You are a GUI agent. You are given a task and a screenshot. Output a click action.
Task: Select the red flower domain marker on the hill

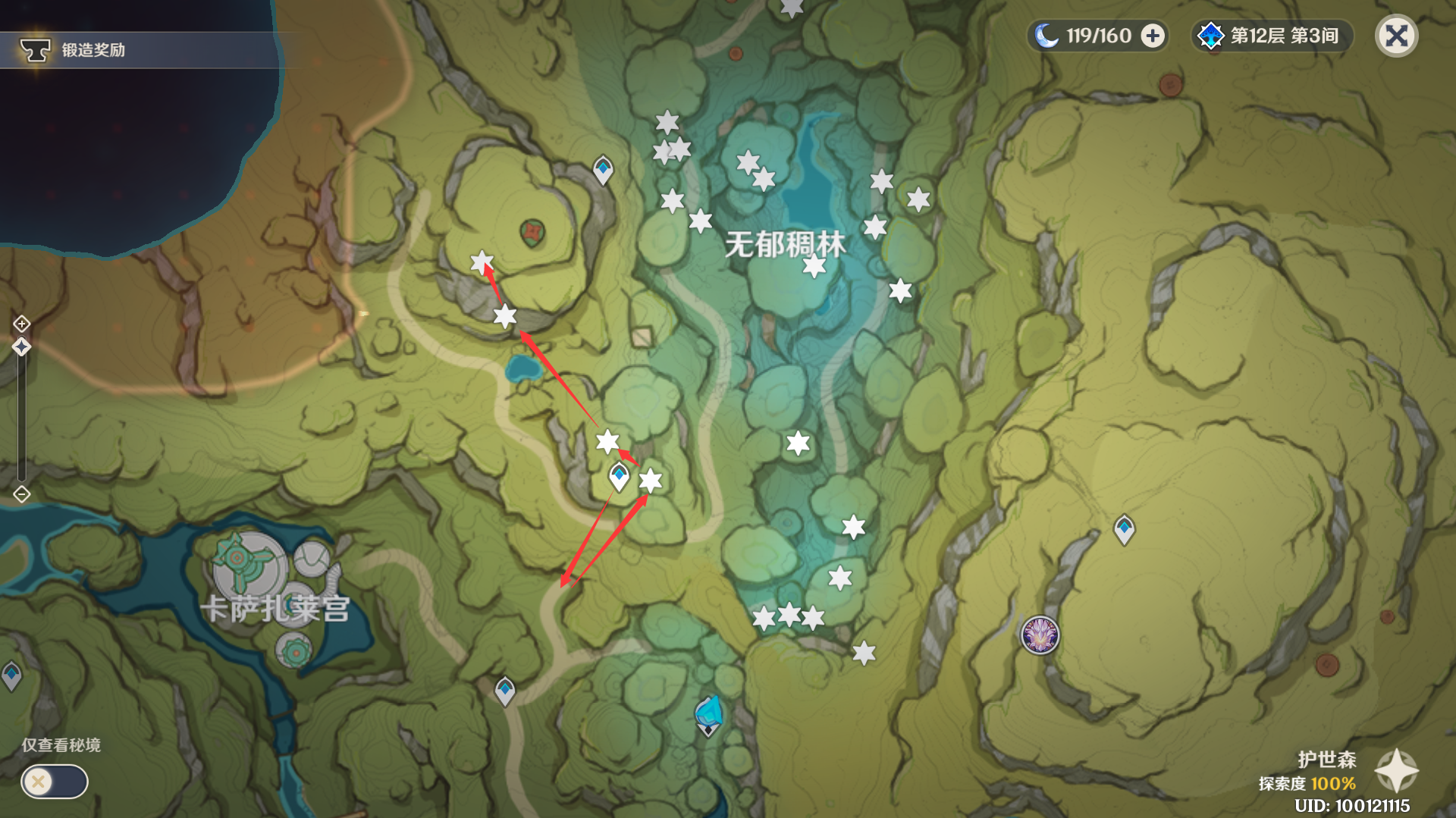tap(532, 232)
